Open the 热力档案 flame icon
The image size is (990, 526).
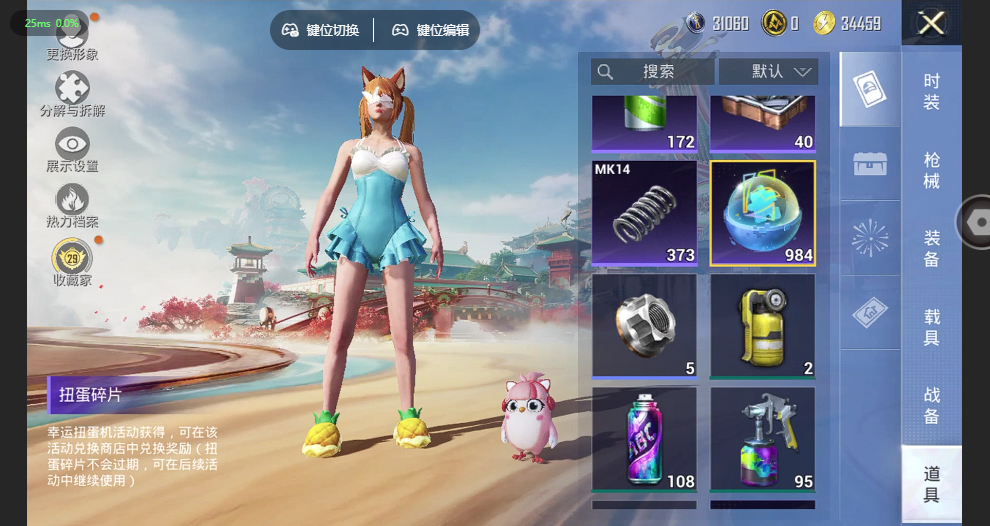pos(72,205)
